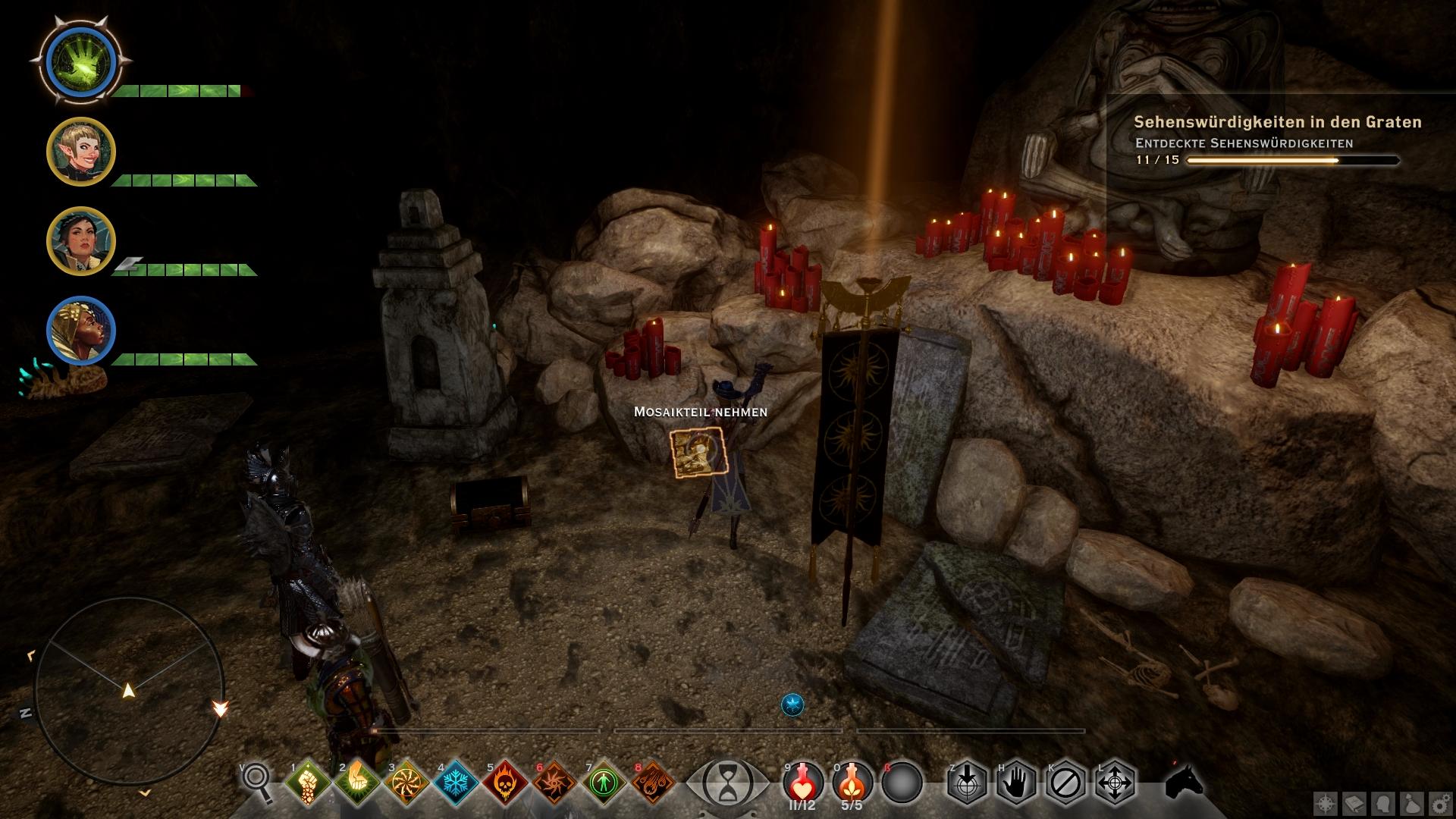1456x819 pixels.
Task: Call the horse mount
Action: 1185,781
